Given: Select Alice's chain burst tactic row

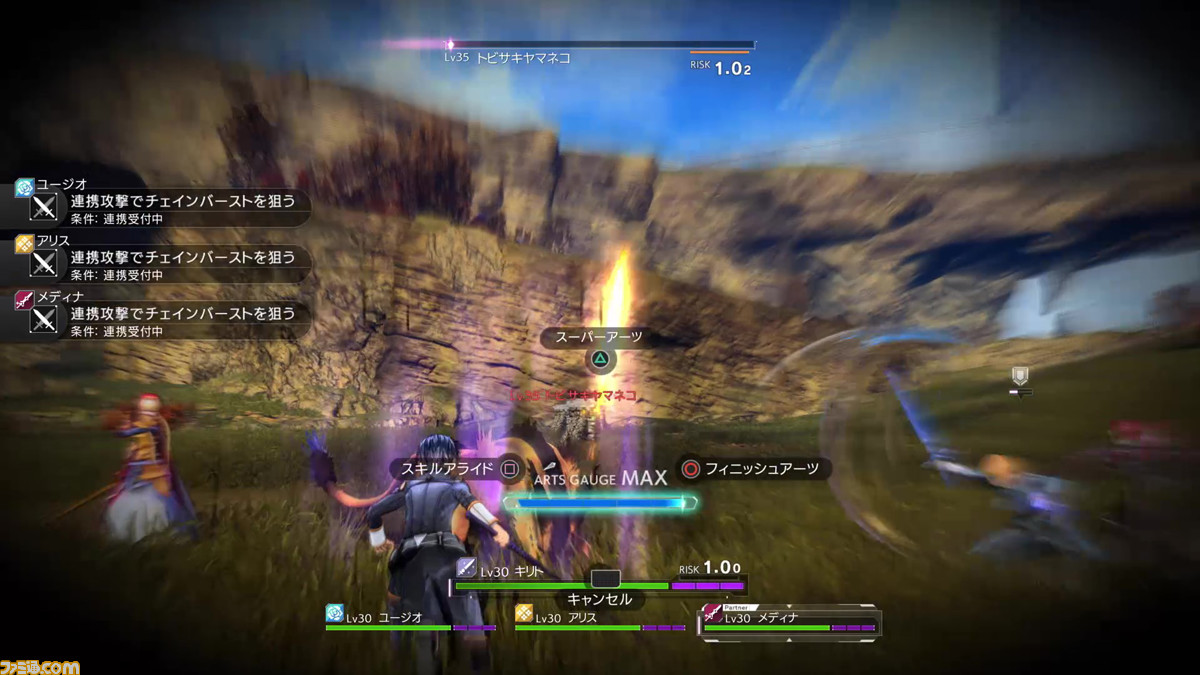Looking at the screenshot, I should (x=165, y=264).
